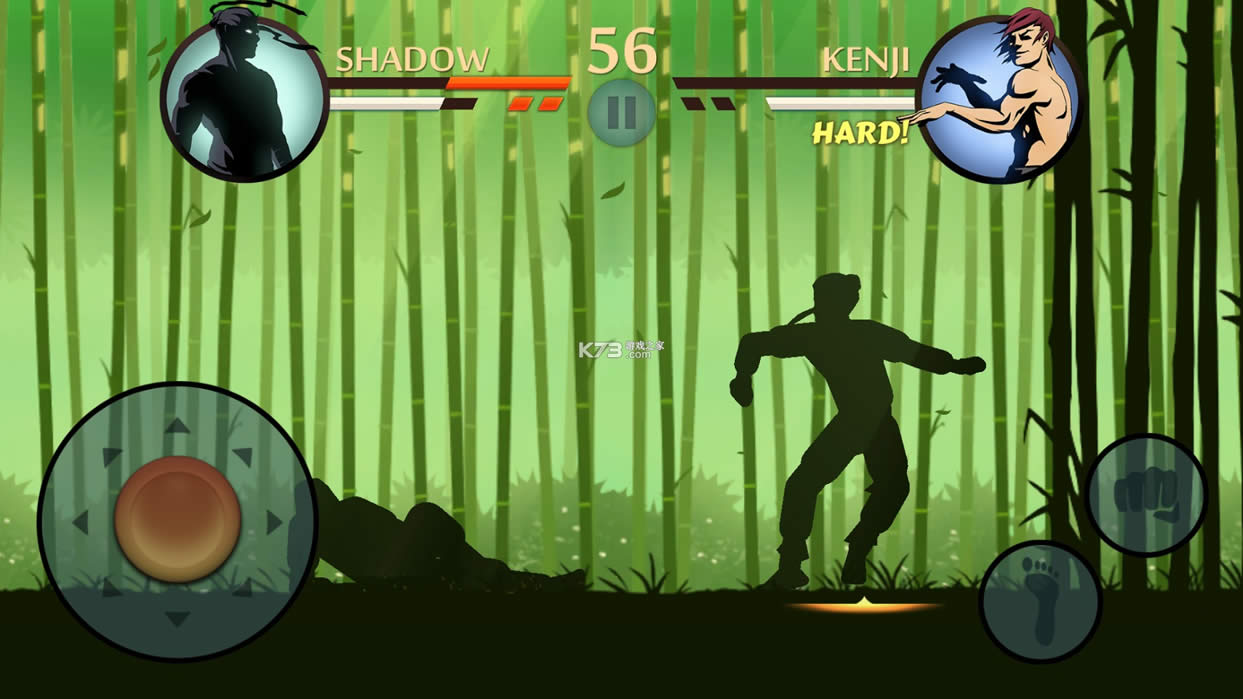This screenshot has height=699, width=1243.
Task: Tap the joystick's down arrow
Action: (177, 619)
